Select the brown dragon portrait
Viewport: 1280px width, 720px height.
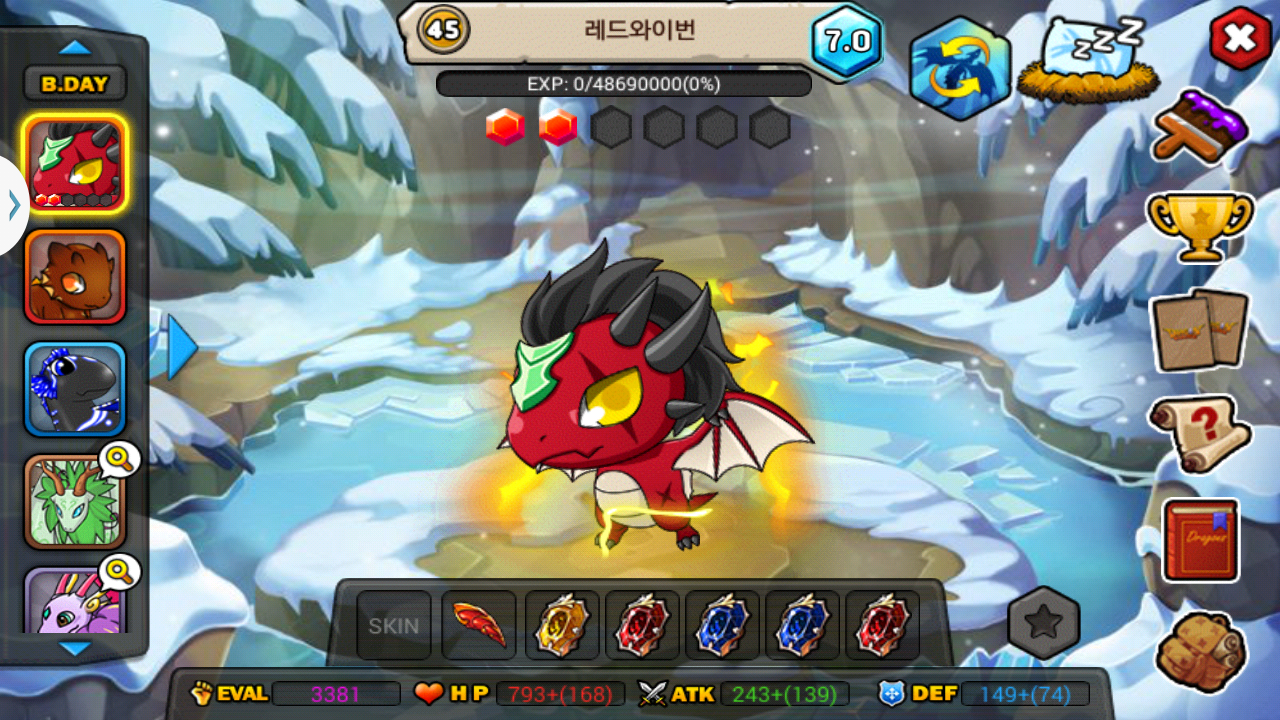(x=75, y=277)
